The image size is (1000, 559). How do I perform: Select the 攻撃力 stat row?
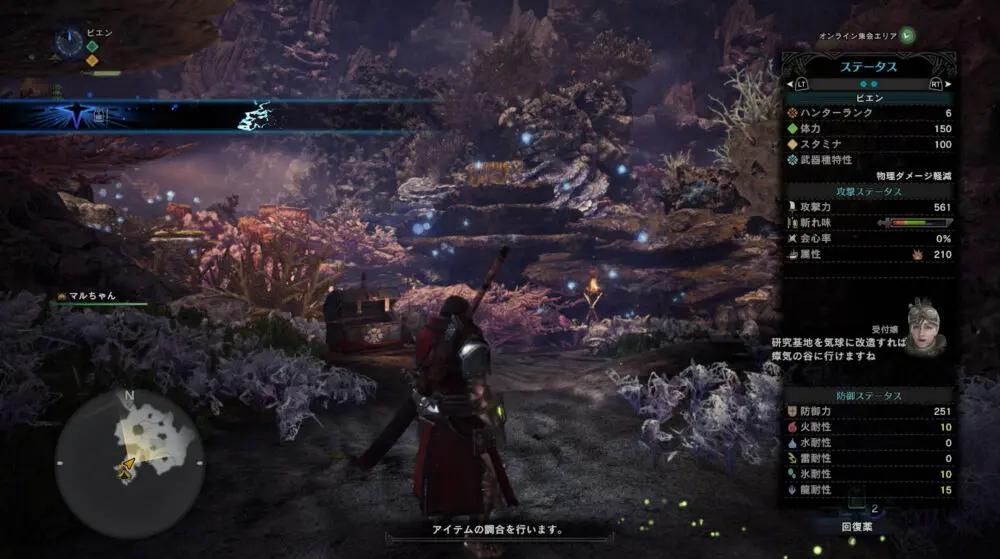(868, 205)
